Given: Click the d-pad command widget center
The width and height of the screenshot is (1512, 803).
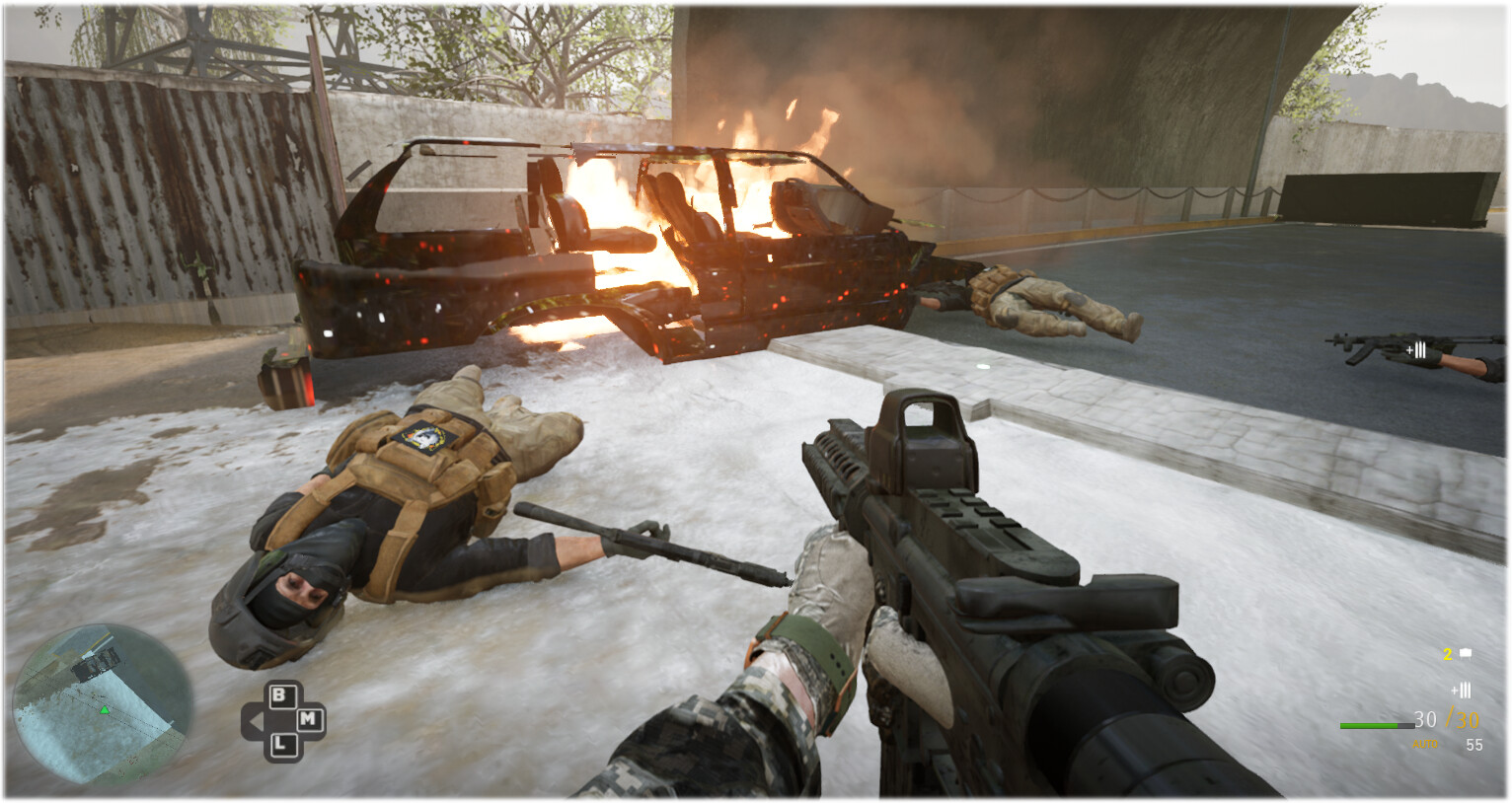Looking at the screenshot, I should tap(282, 719).
